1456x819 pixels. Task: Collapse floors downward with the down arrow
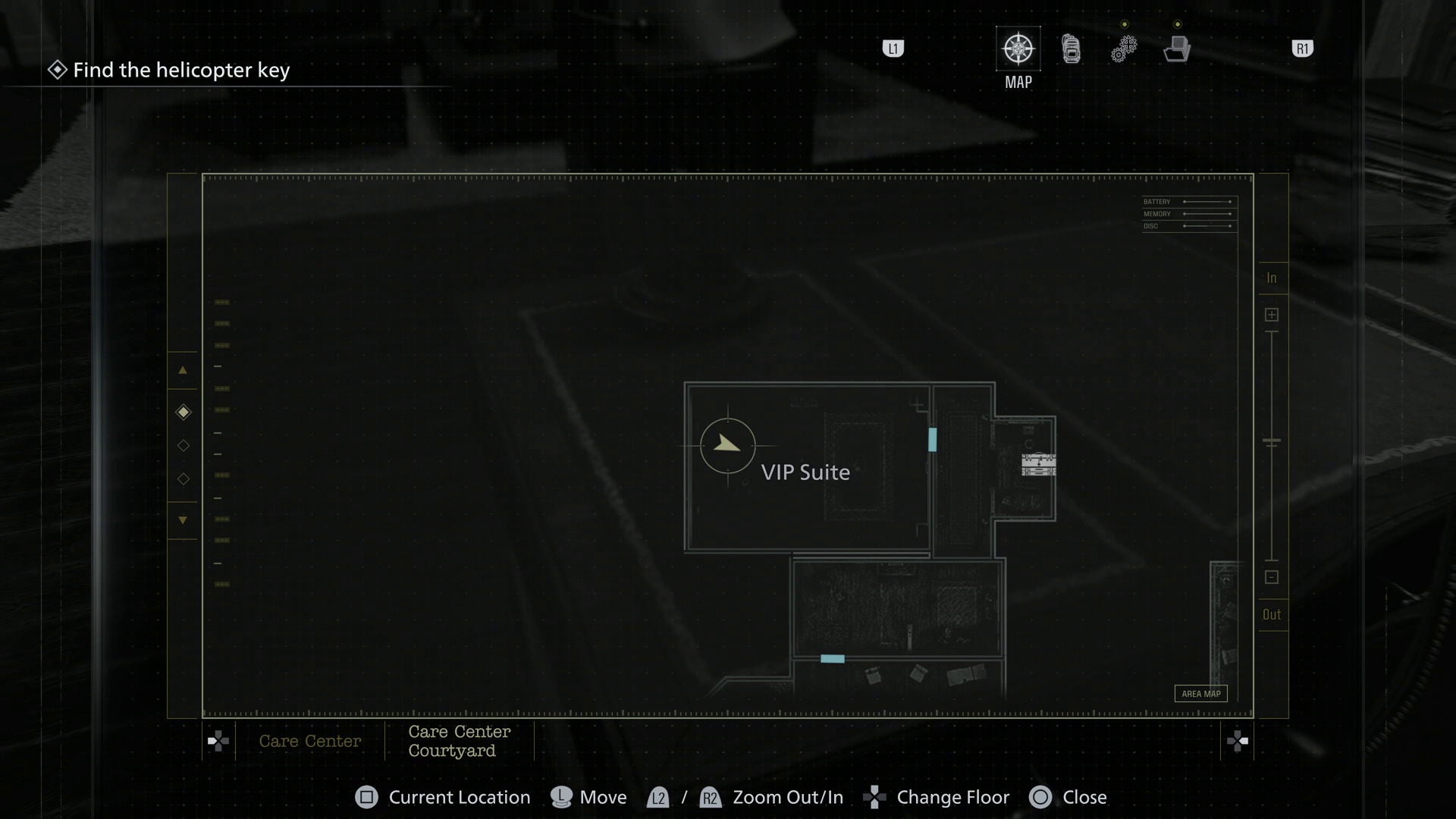183,520
